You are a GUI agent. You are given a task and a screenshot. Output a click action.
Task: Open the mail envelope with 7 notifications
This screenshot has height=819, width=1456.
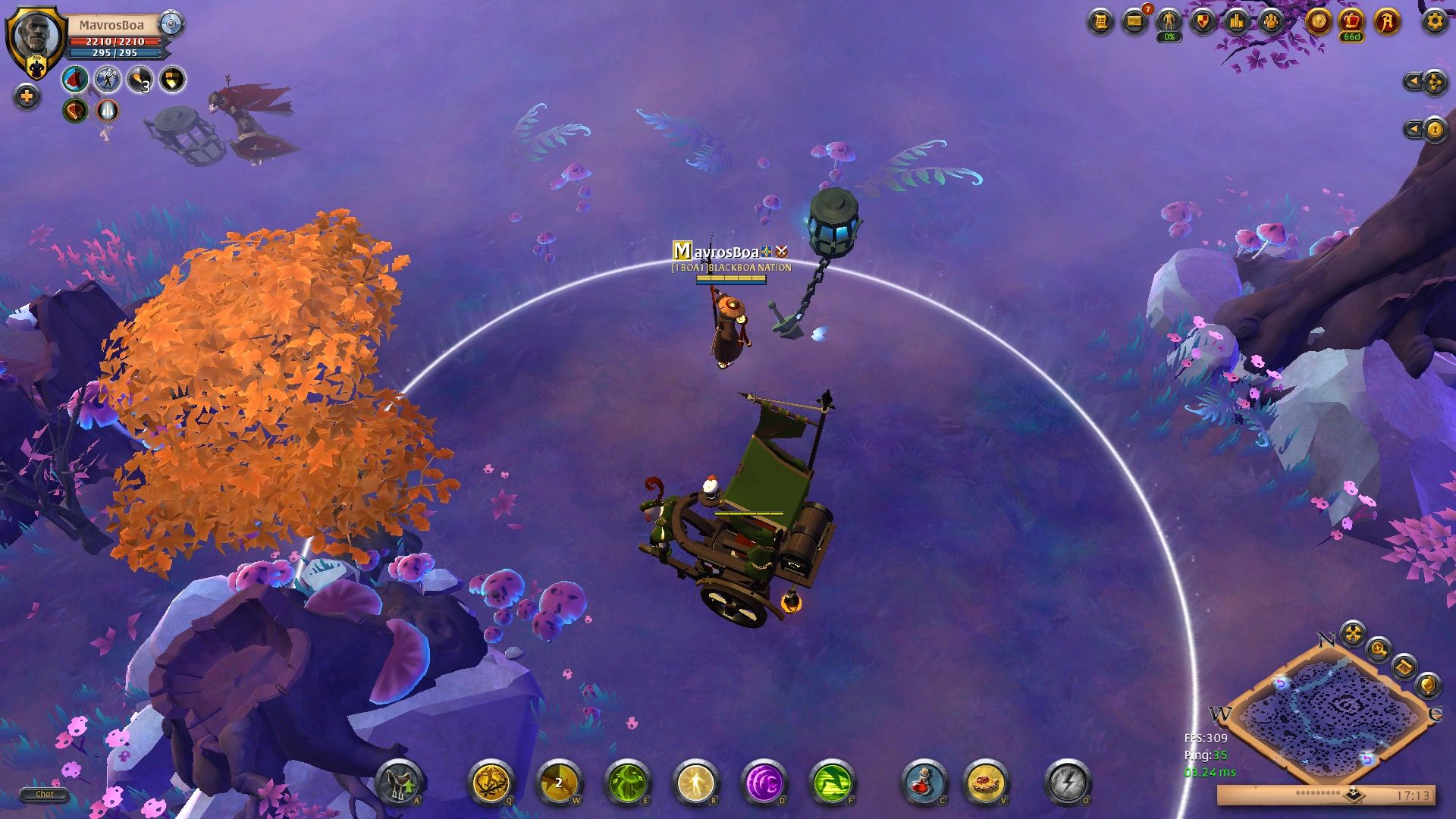[x=1134, y=22]
